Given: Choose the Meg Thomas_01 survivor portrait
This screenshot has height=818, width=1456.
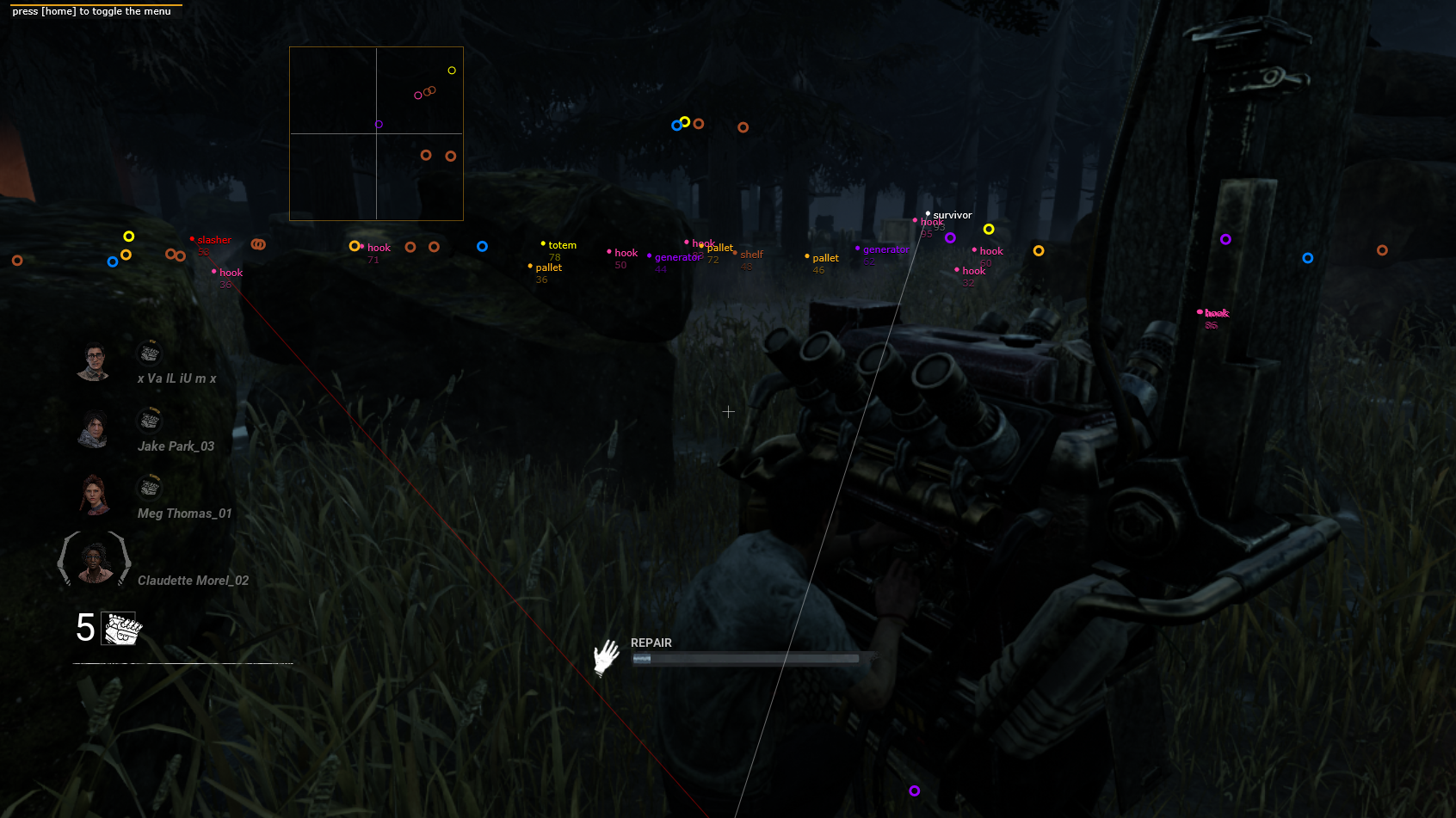Looking at the screenshot, I should click(94, 495).
